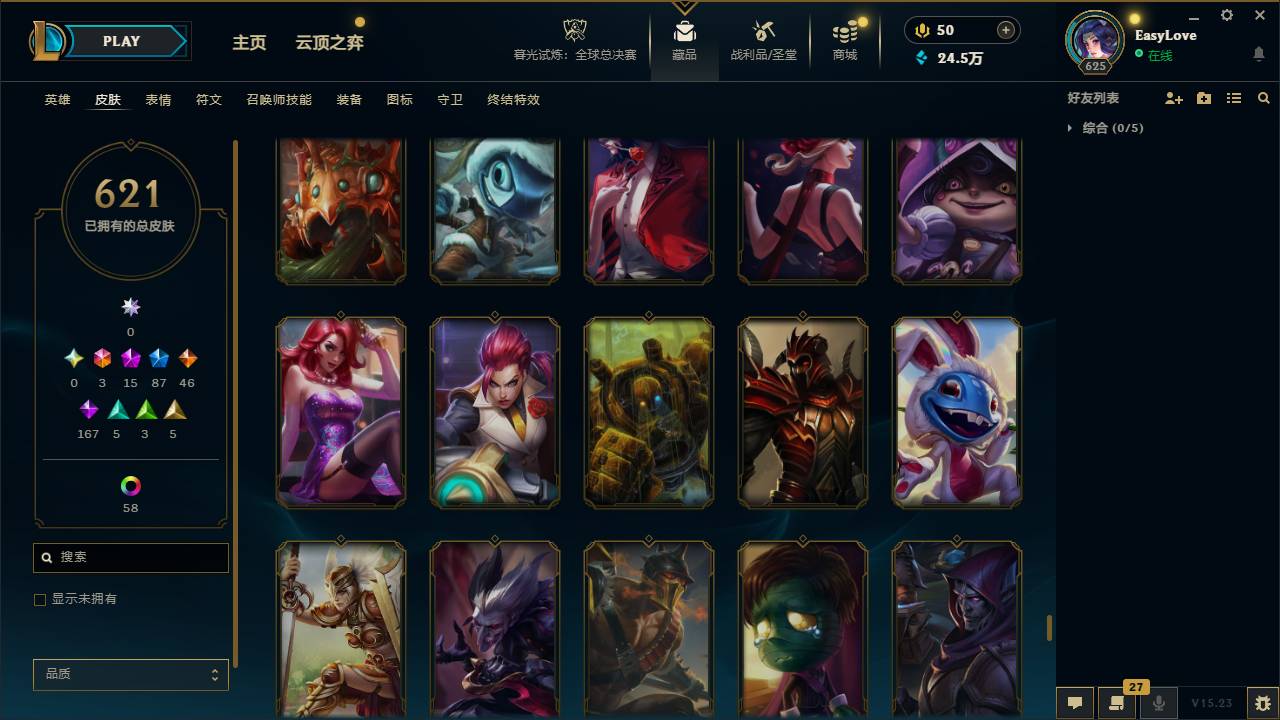1280x720 pixels.
Task: Click the plus button to purchase RP
Action: [1004, 29]
